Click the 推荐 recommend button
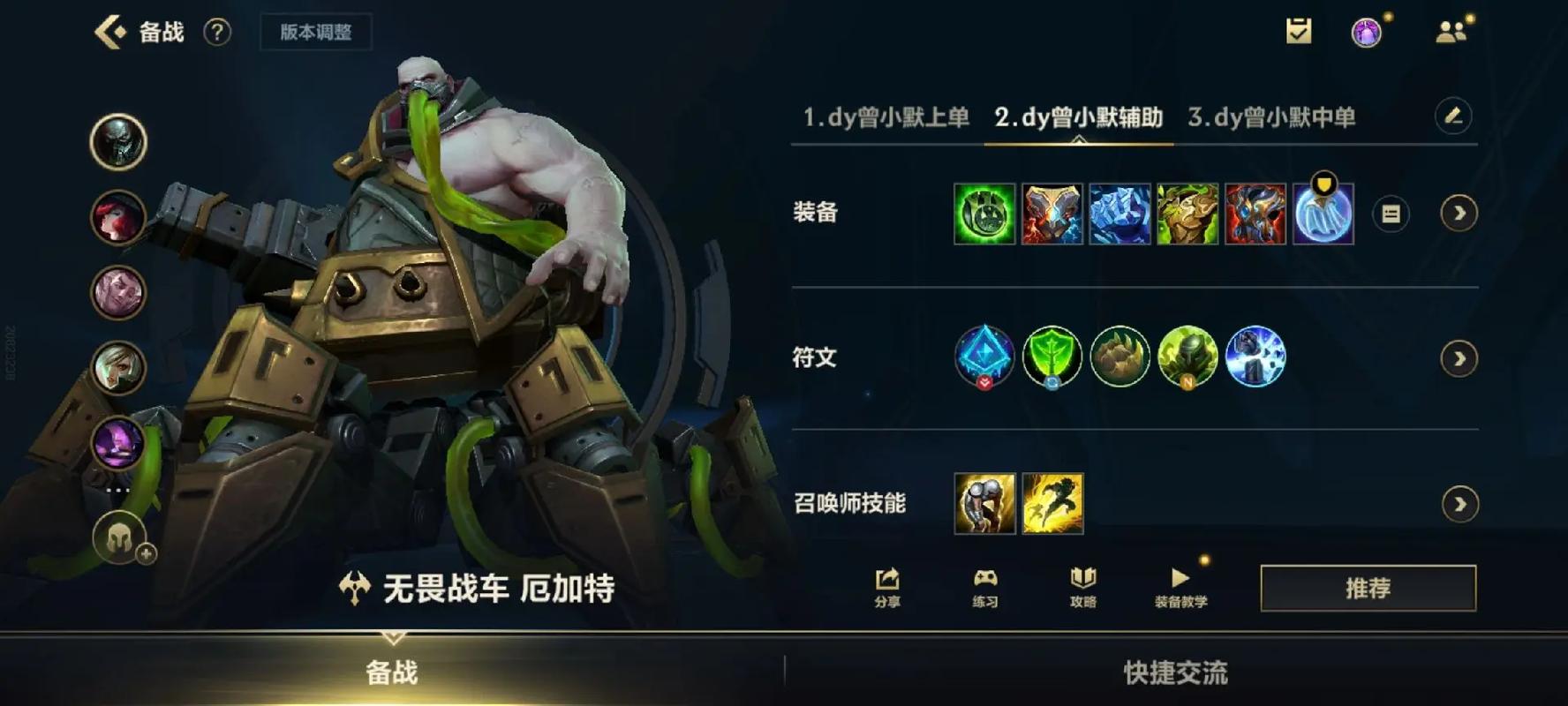1568x706 pixels. click(1369, 587)
